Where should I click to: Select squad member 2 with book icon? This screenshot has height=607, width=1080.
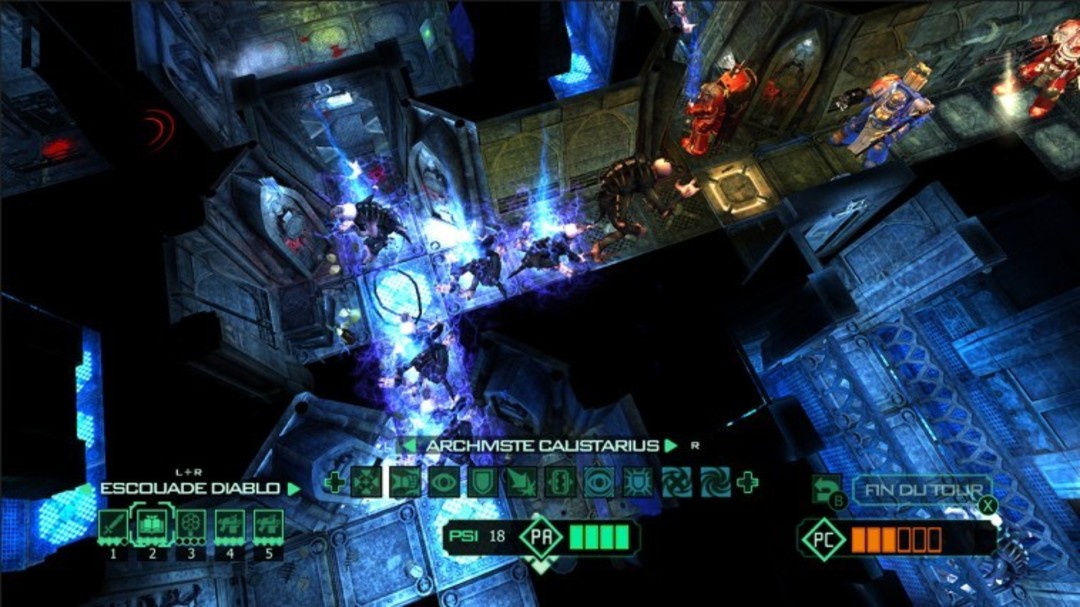click(152, 525)
